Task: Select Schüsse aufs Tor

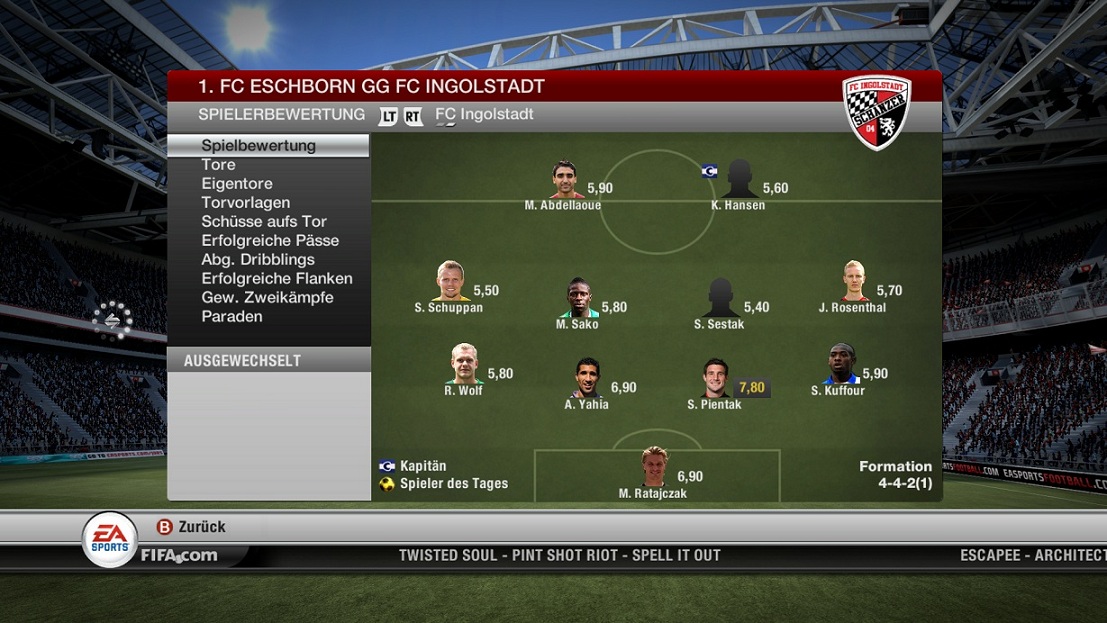Action: 264,222
